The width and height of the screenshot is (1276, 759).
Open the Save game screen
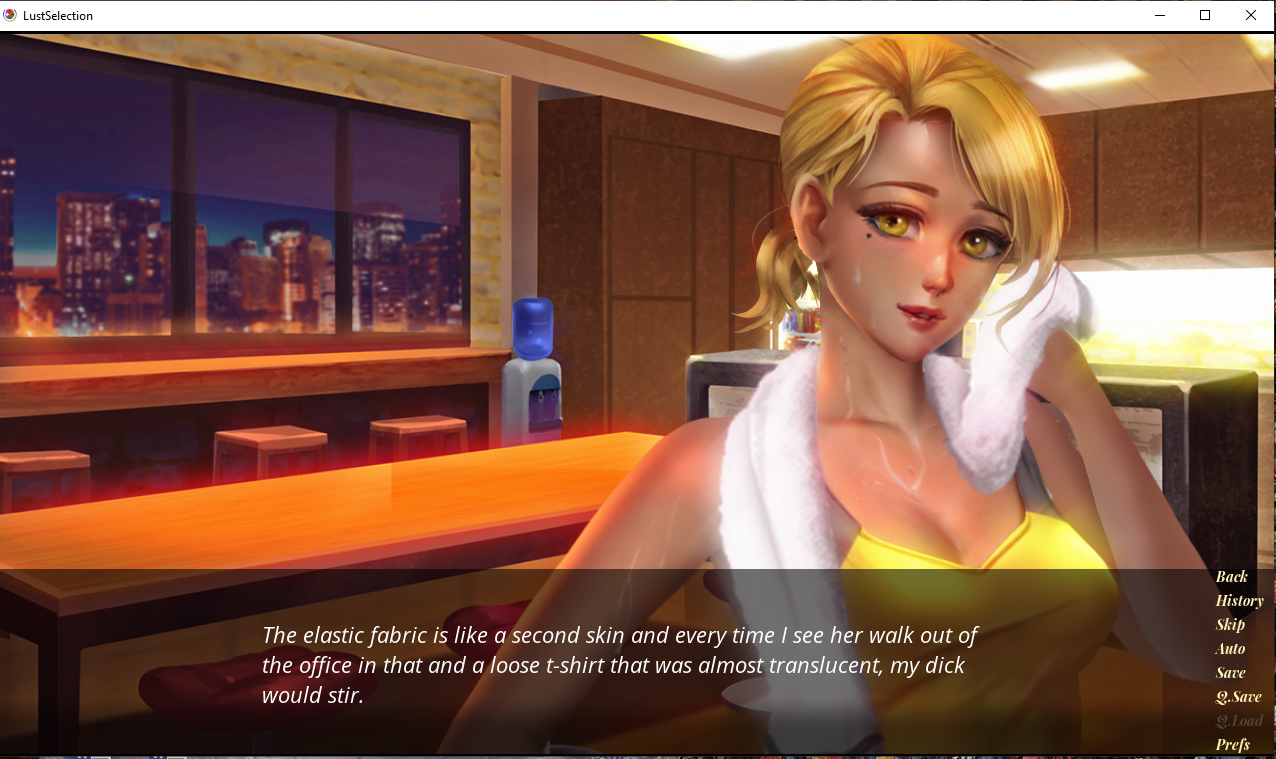tap(1230, 673)
